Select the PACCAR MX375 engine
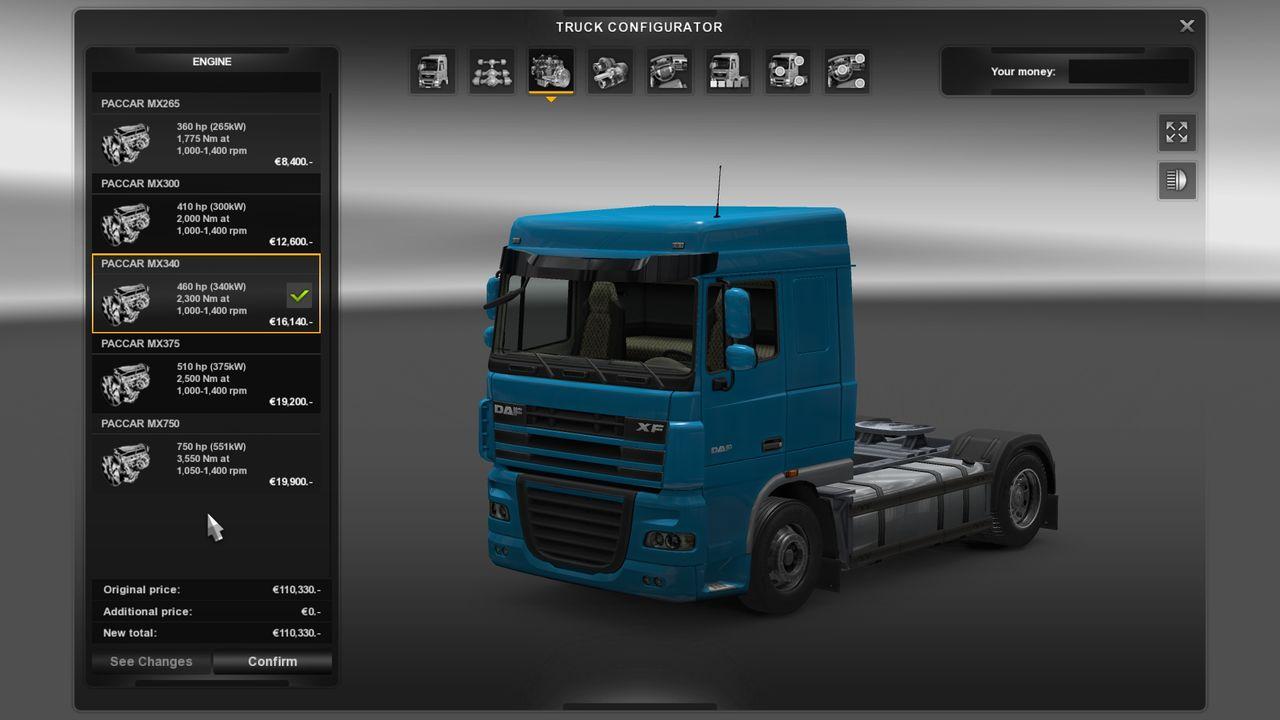This screenshot has height=720, width=1280. [x=206, y=382]
